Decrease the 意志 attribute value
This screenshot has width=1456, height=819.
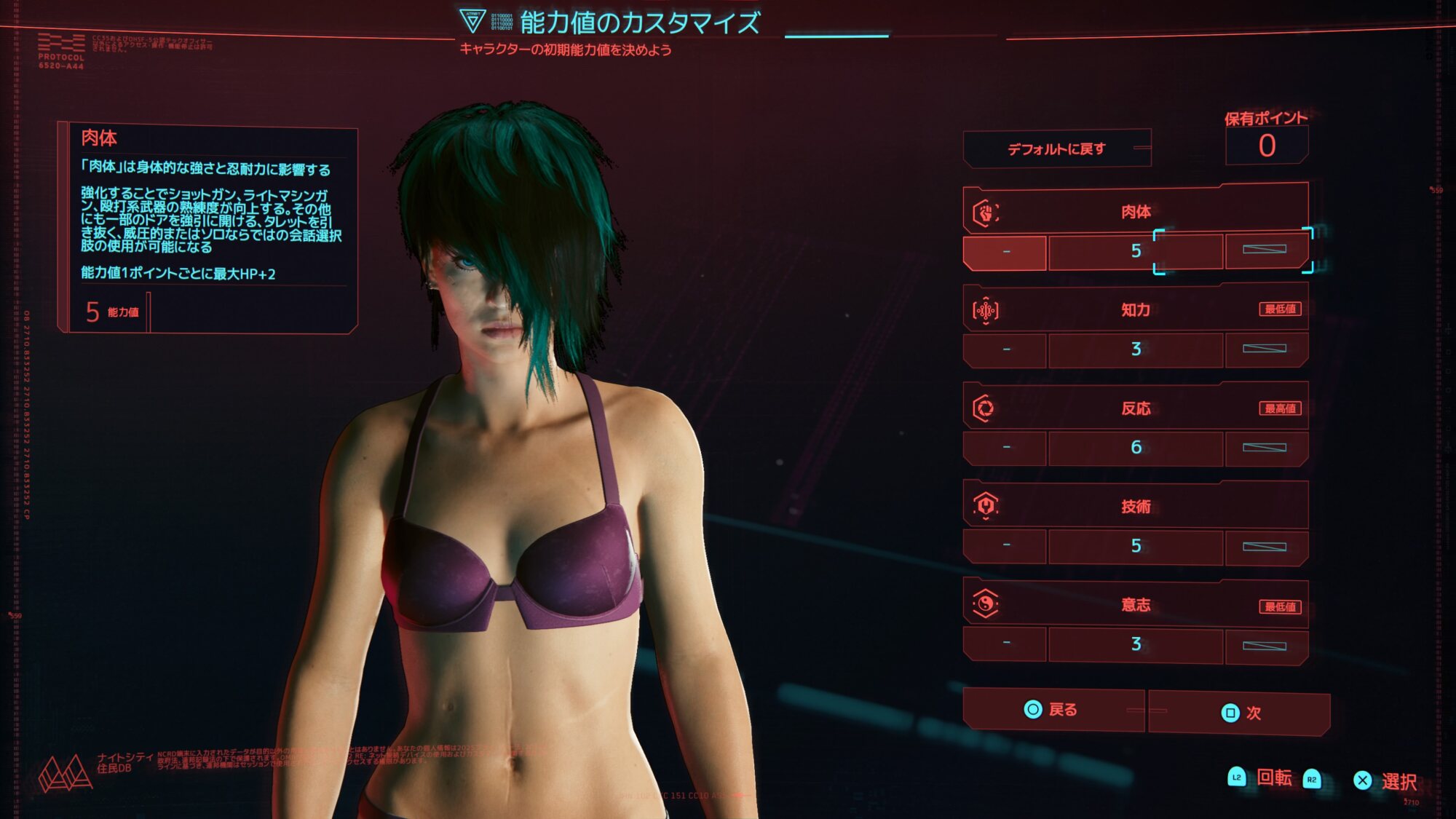click(x=1005, y=644)
